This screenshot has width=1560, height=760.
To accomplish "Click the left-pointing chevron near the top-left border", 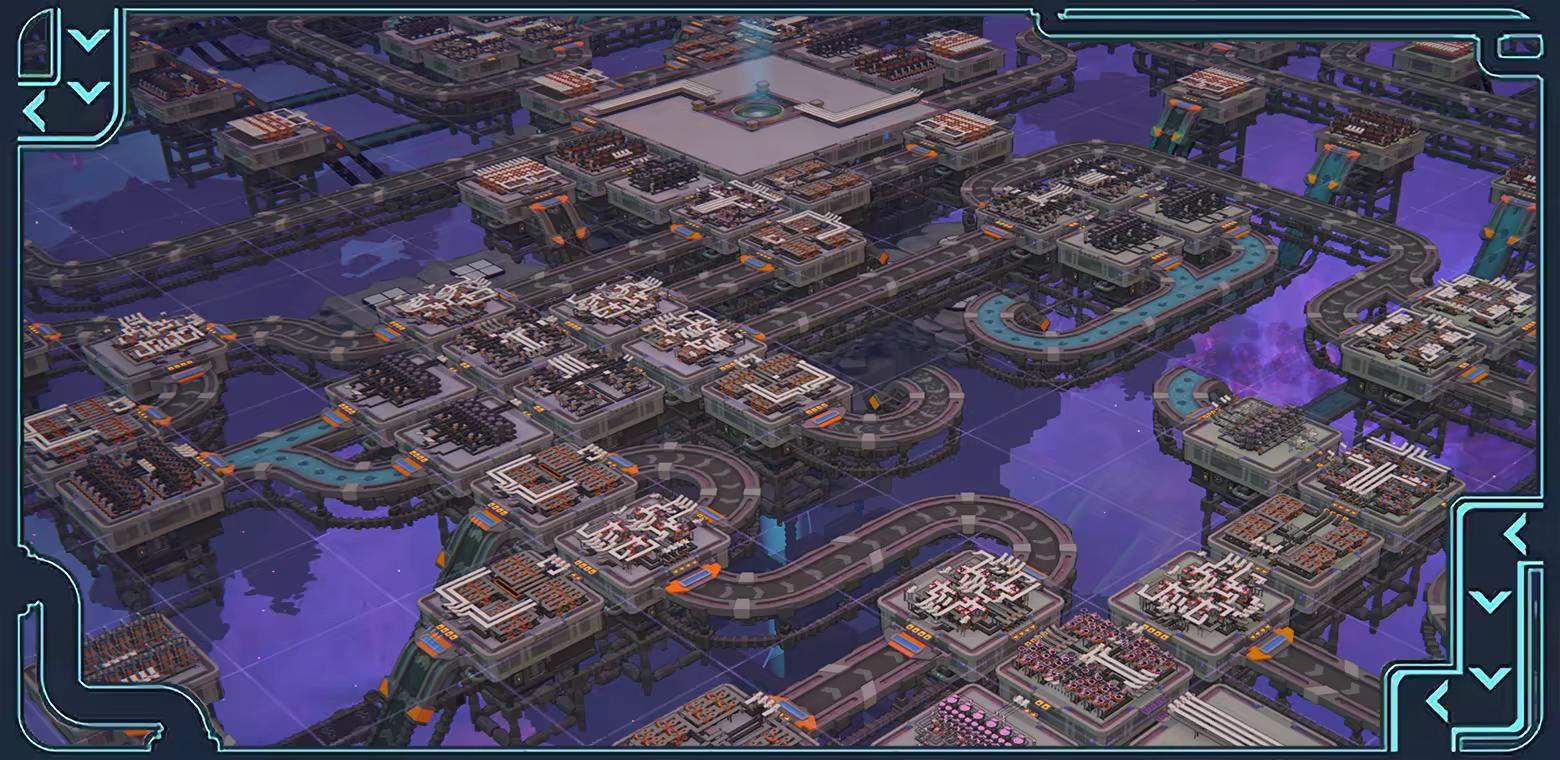I will (x=36, y=110).
